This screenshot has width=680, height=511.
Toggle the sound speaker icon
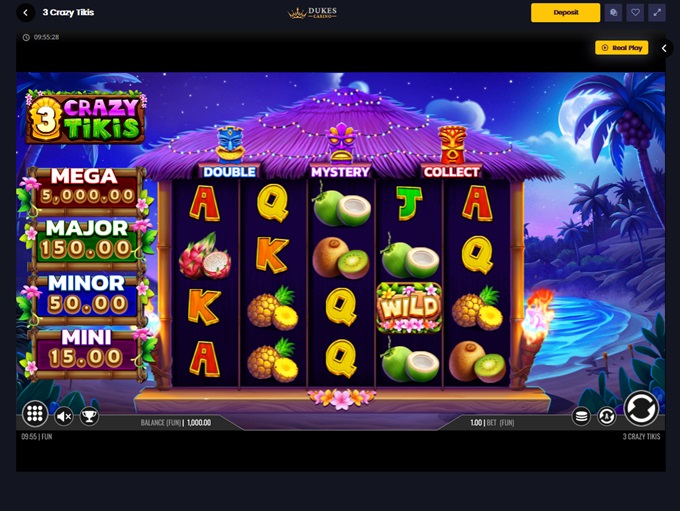(x=64, y=416)
